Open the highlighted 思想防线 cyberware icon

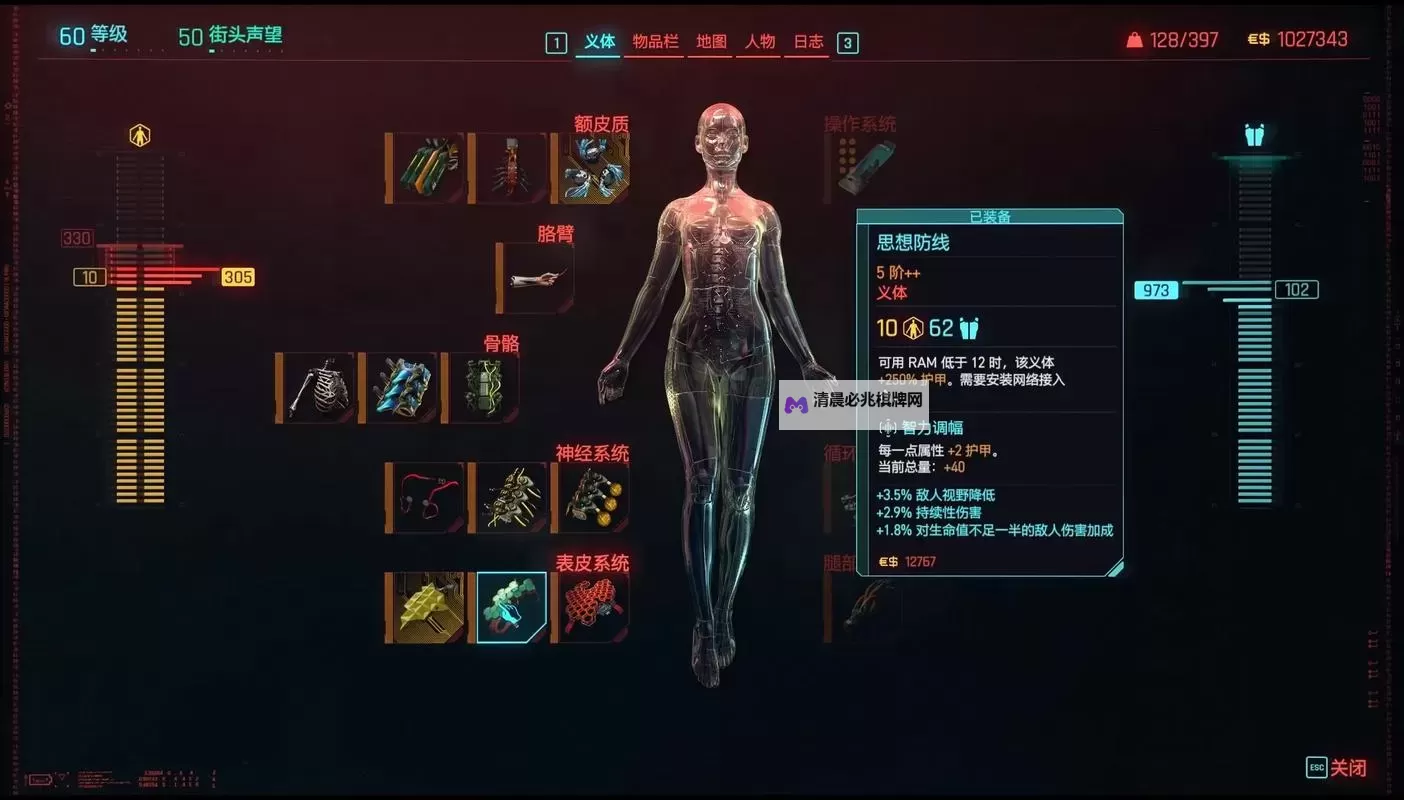[x=509, y=605]
